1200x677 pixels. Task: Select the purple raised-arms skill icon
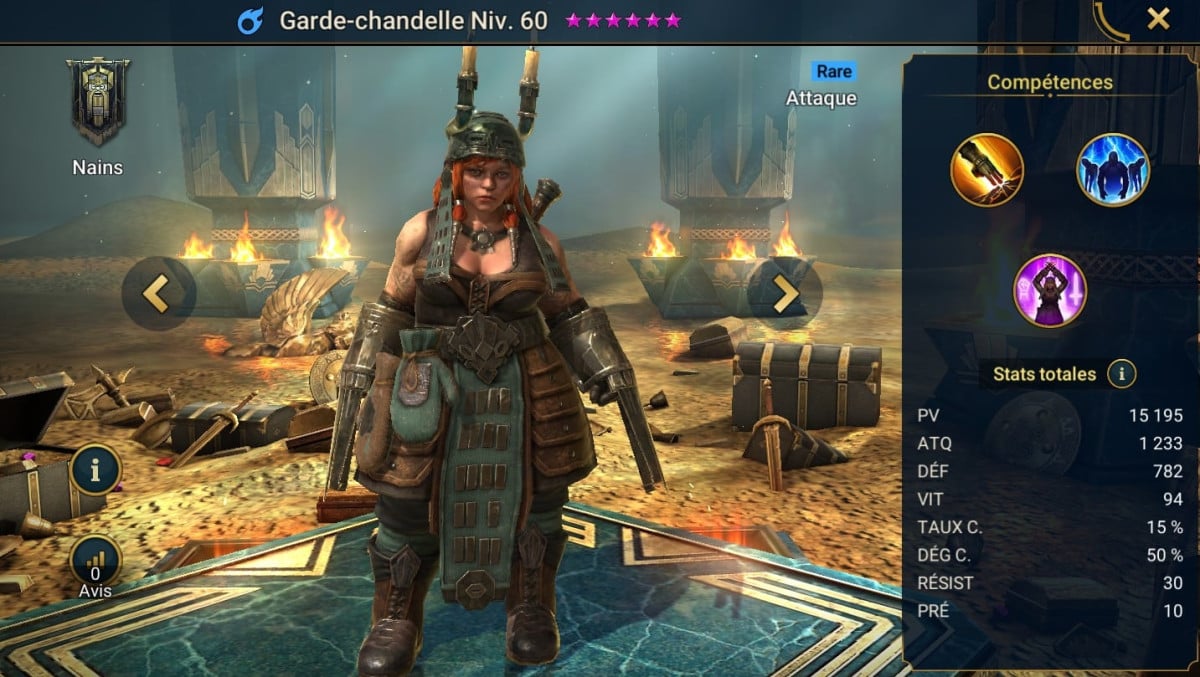coord(1049,291)
